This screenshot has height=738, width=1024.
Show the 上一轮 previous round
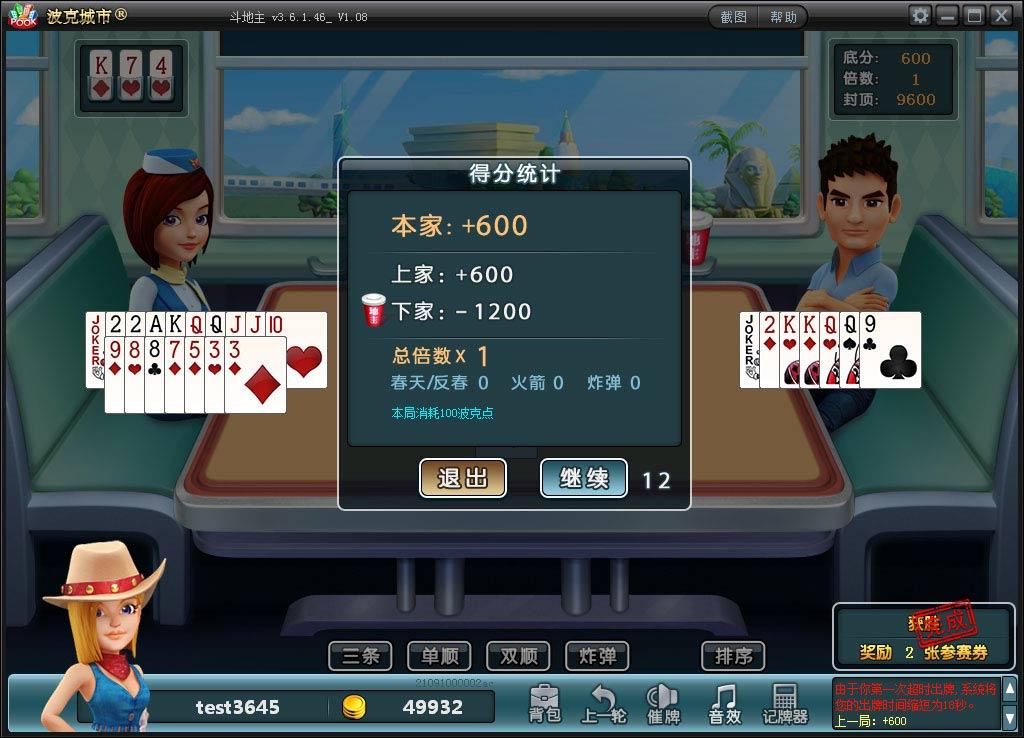(x=604, y=704)
